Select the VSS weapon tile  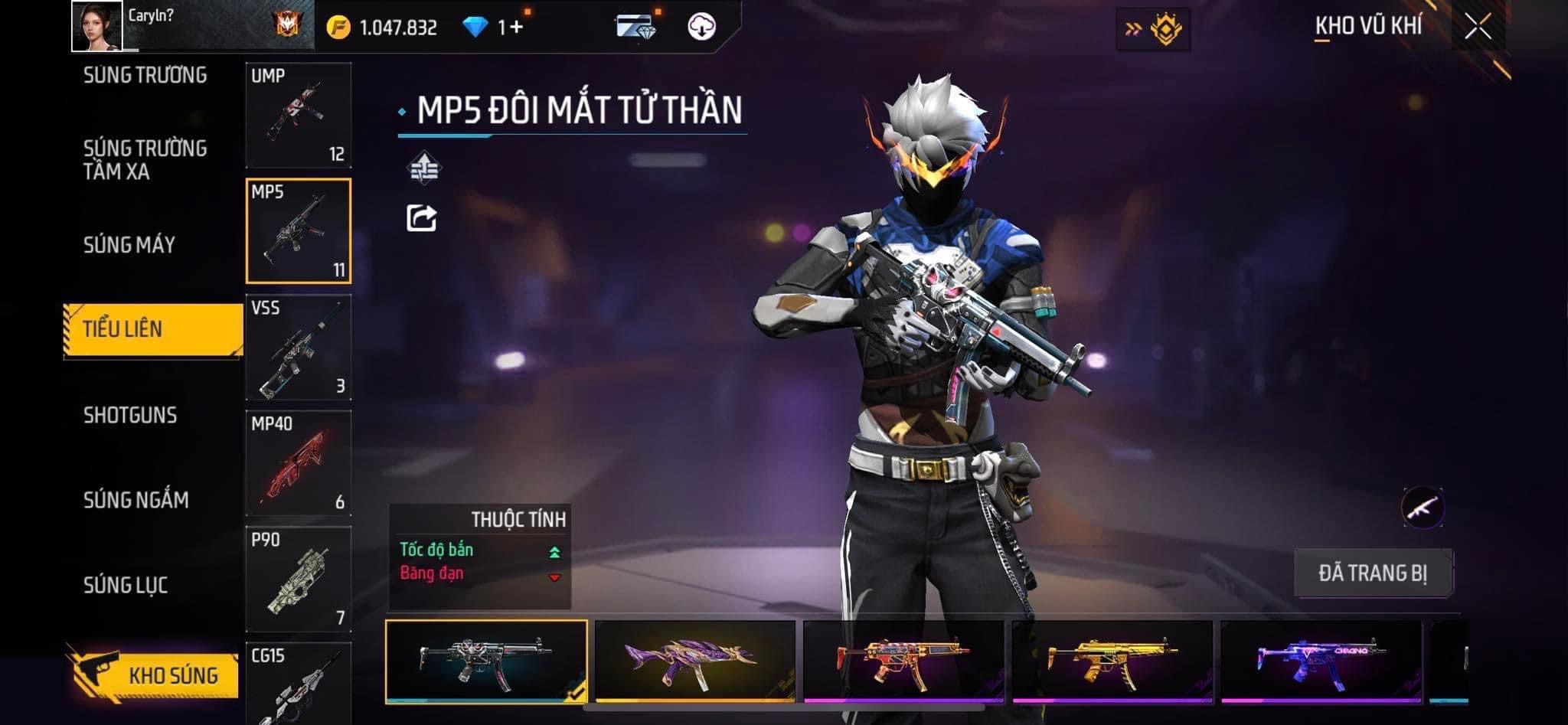[299, 348]
